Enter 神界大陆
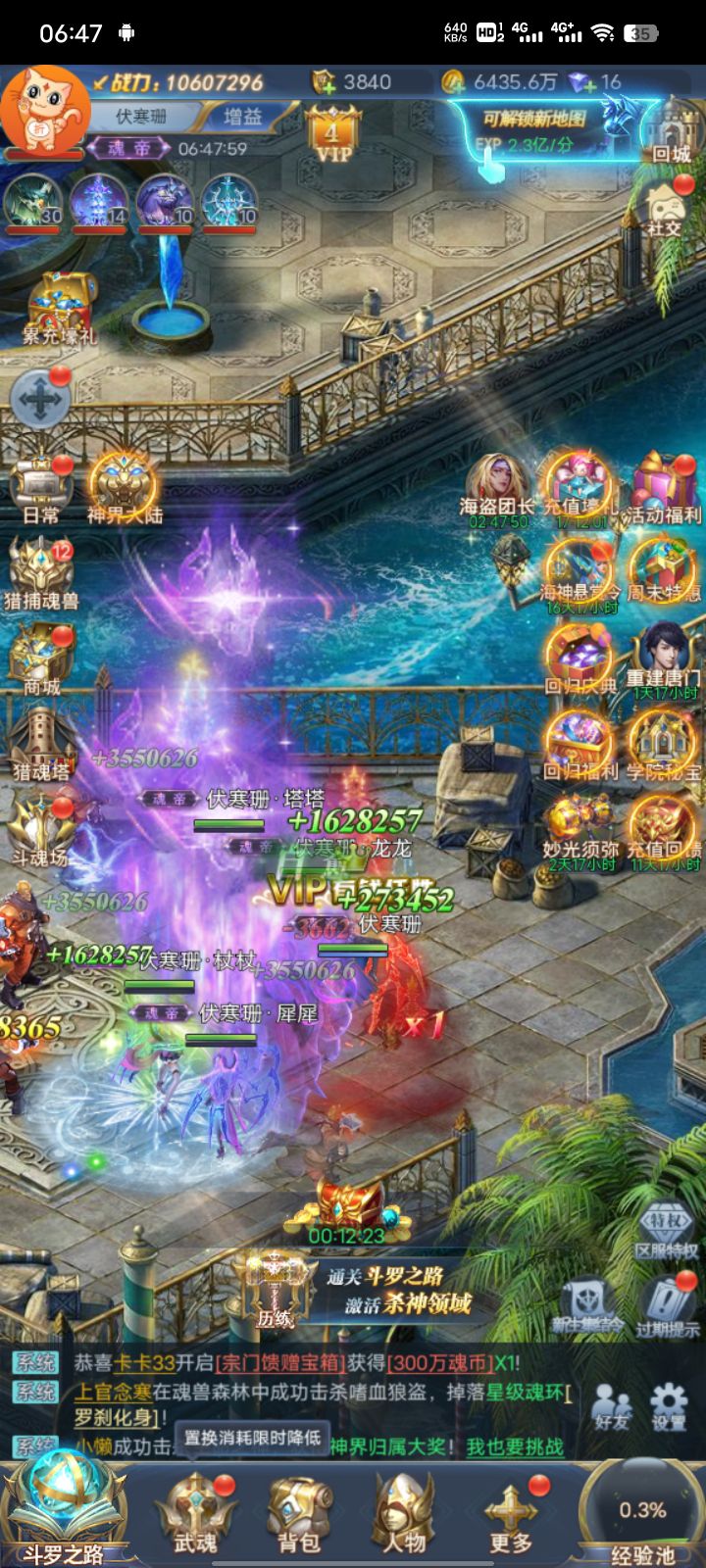Screen dimensions: 706x1568 124,488
